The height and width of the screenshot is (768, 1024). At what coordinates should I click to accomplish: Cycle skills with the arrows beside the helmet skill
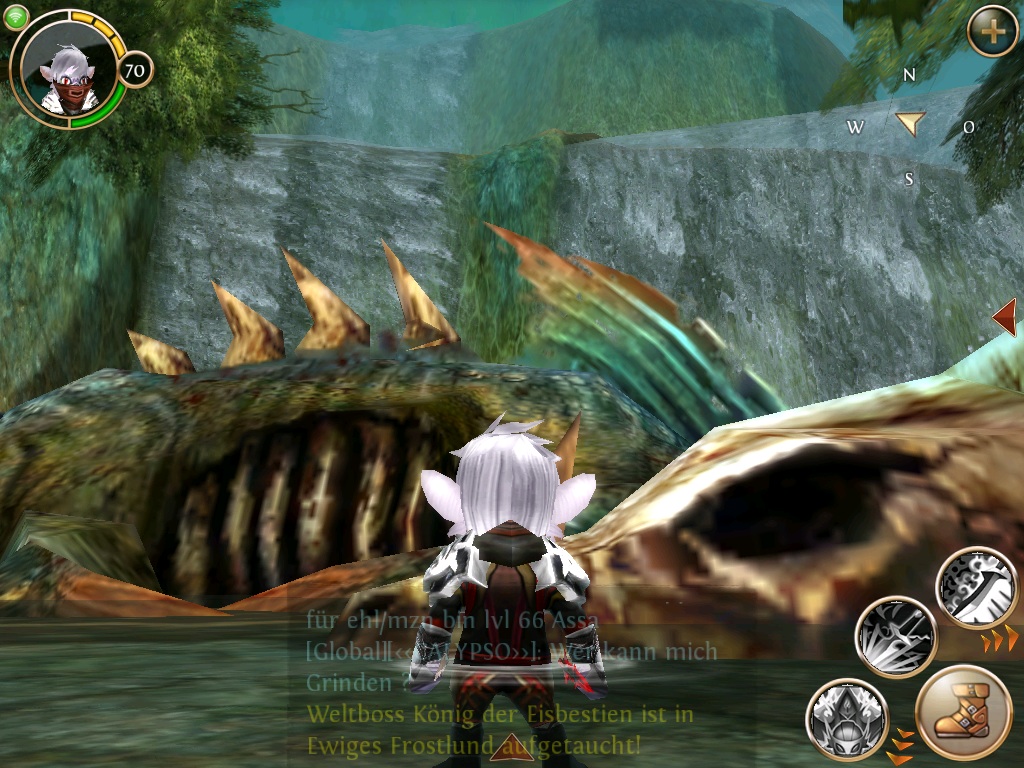pos(902,746)
